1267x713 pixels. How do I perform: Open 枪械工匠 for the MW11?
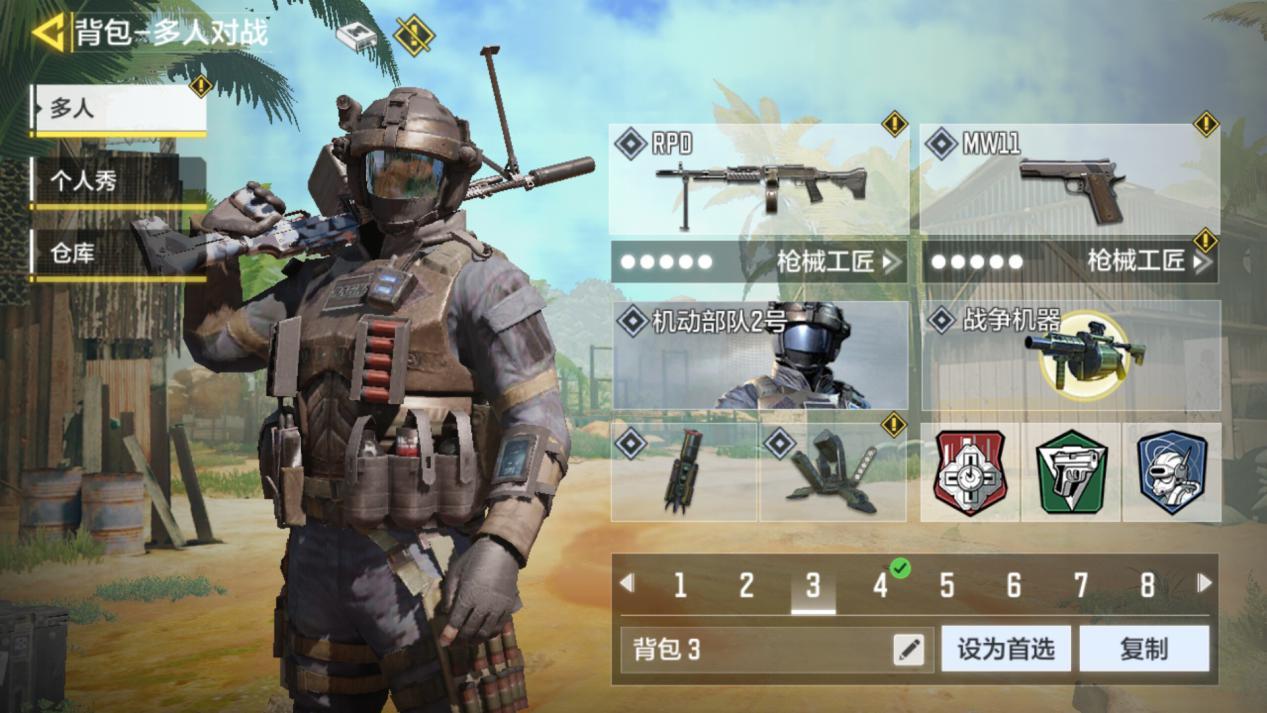coord(1069,262)
